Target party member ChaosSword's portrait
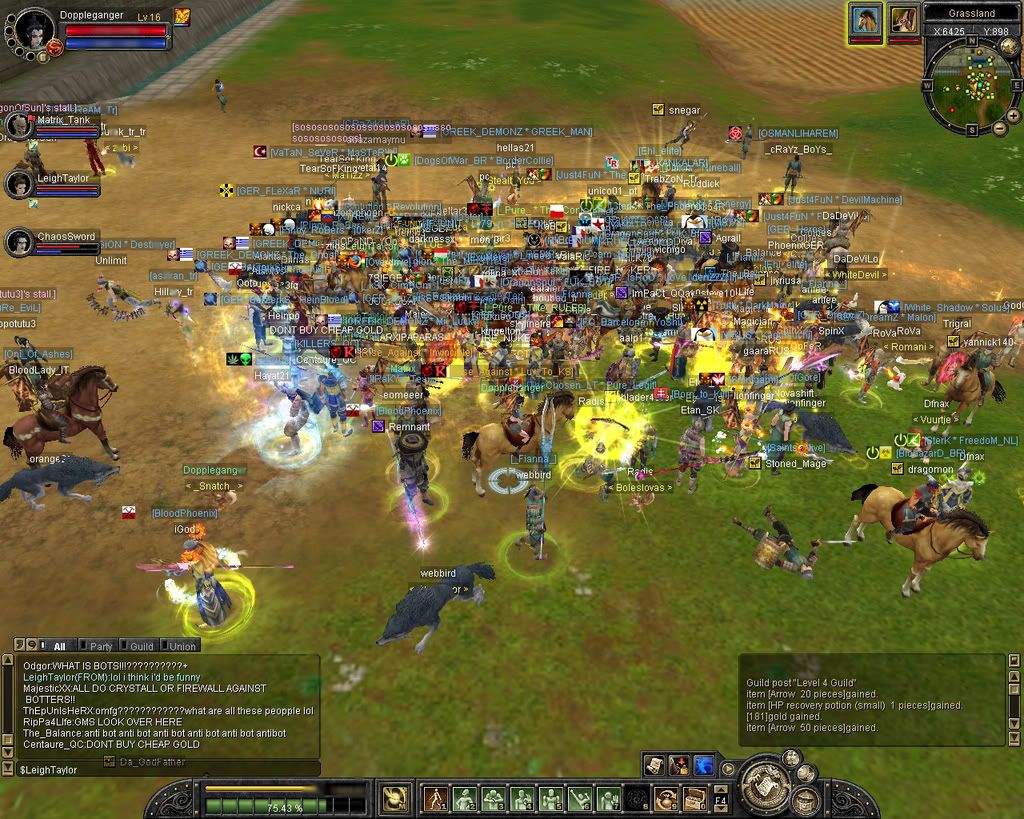1024x819 pixels. 18,242
